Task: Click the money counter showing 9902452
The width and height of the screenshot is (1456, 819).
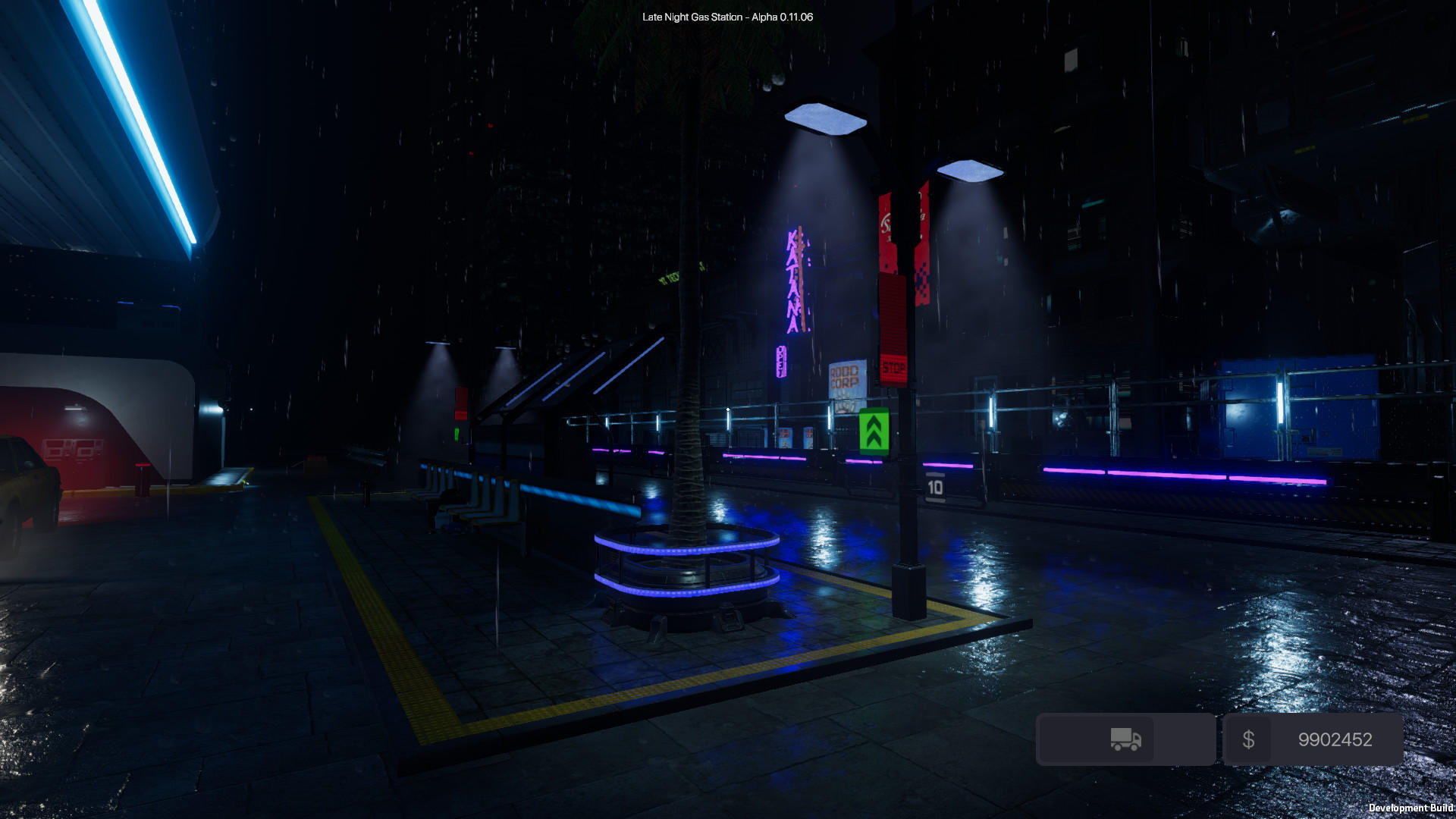Action: 1336,739
